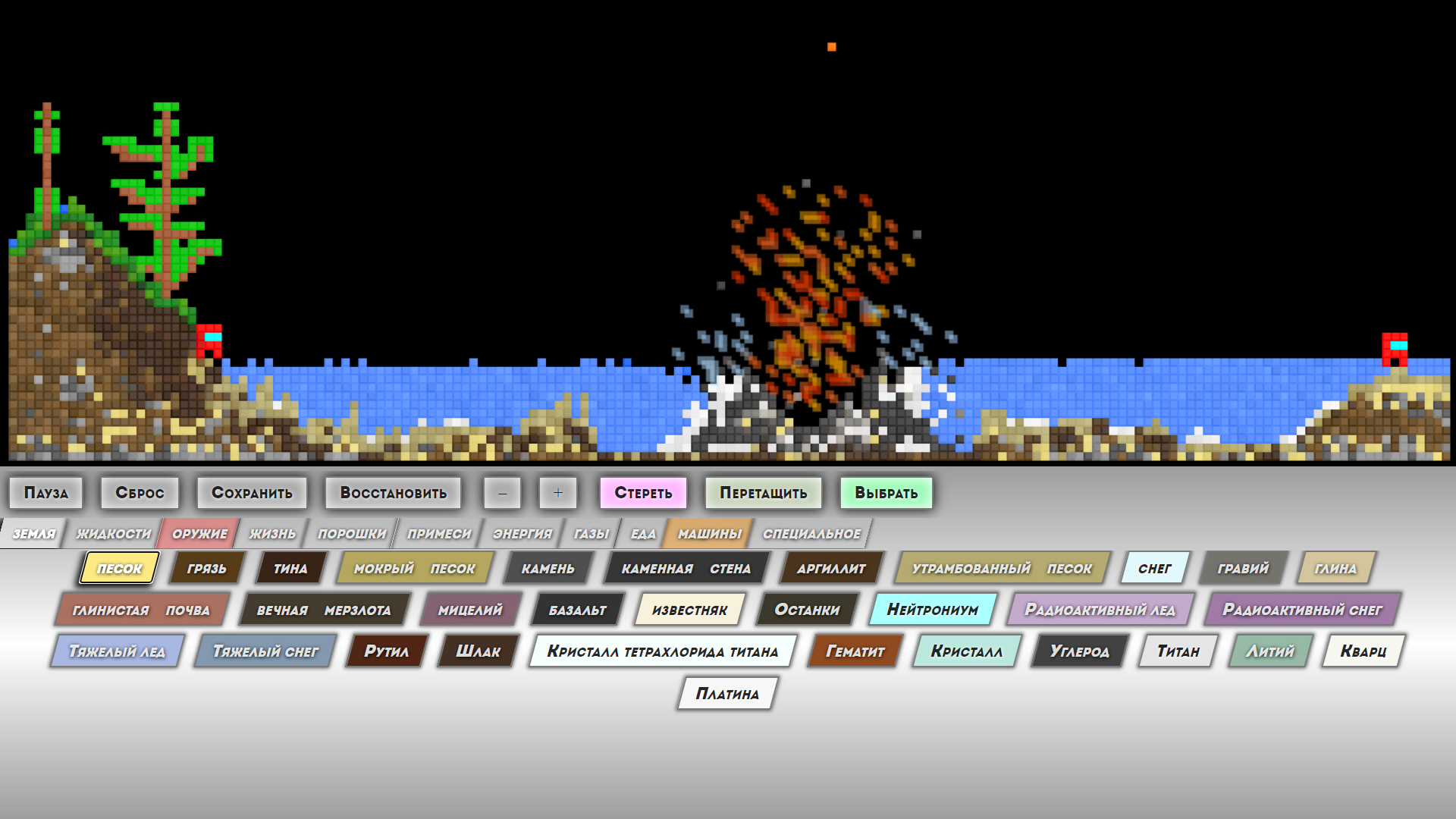
Task: Toggle simulation pause with Пауза
Action: point(45,492)
